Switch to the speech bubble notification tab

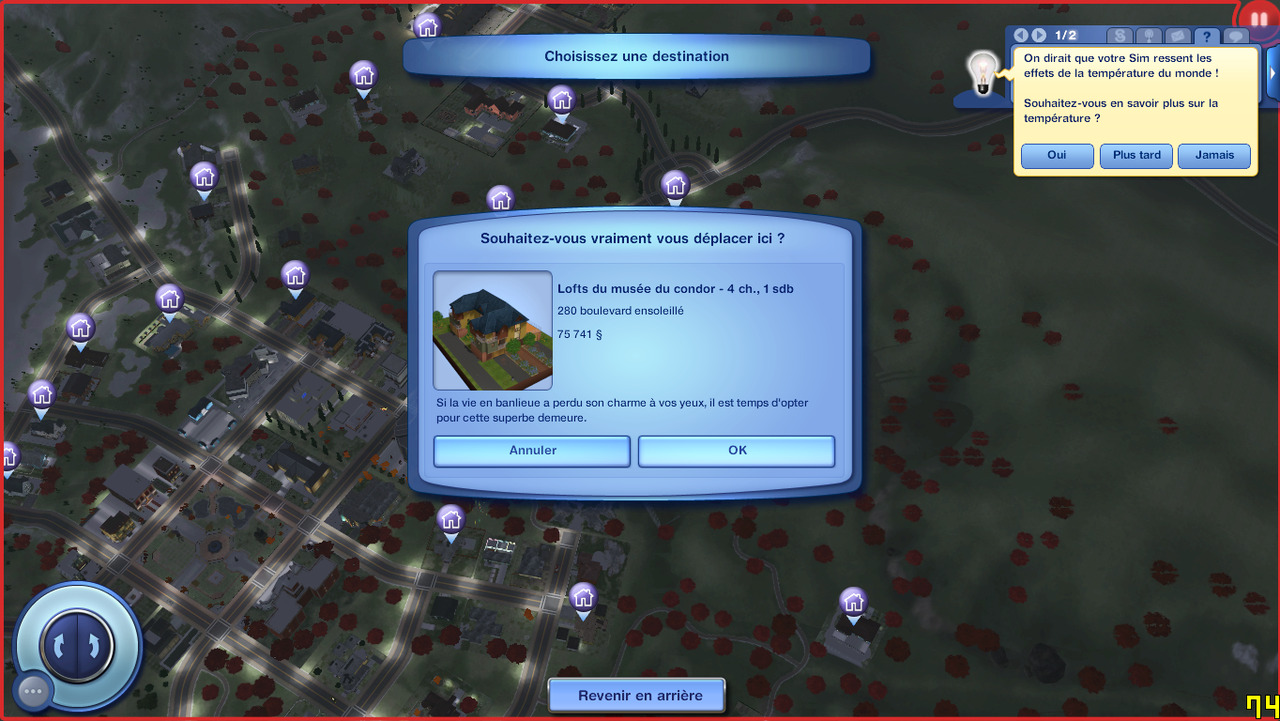click(1236, 37)
